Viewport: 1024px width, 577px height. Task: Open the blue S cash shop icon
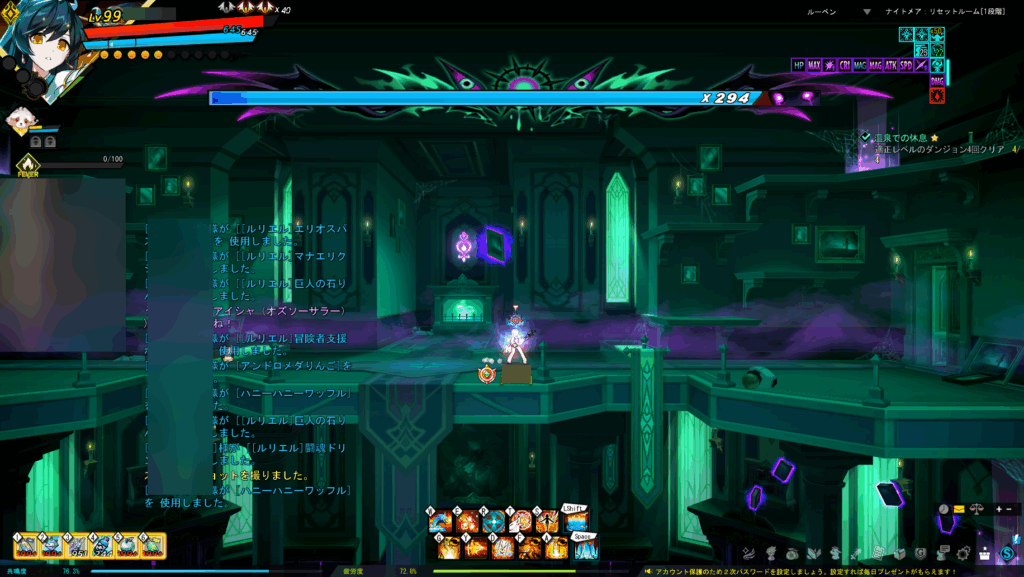pyautogui.click(x=1007, y=553)
